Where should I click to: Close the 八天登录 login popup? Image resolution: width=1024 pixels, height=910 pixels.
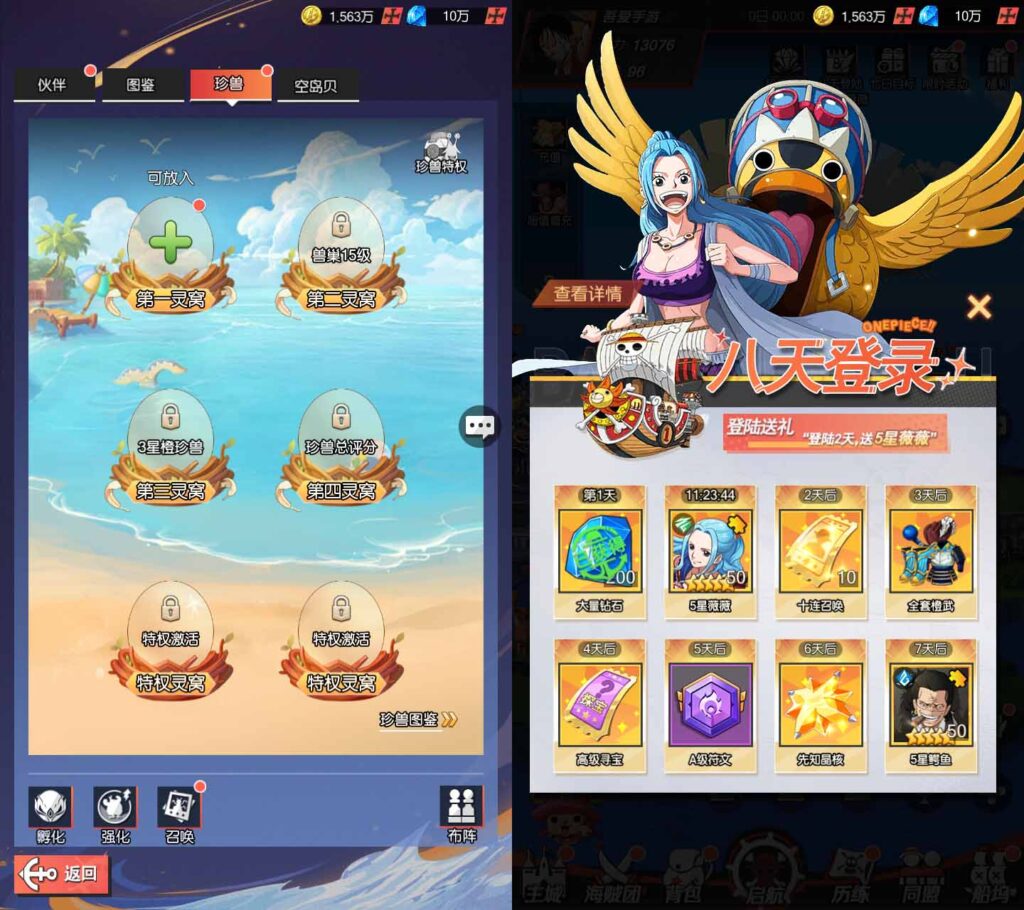pyautogui.click(x=979, y=307)
